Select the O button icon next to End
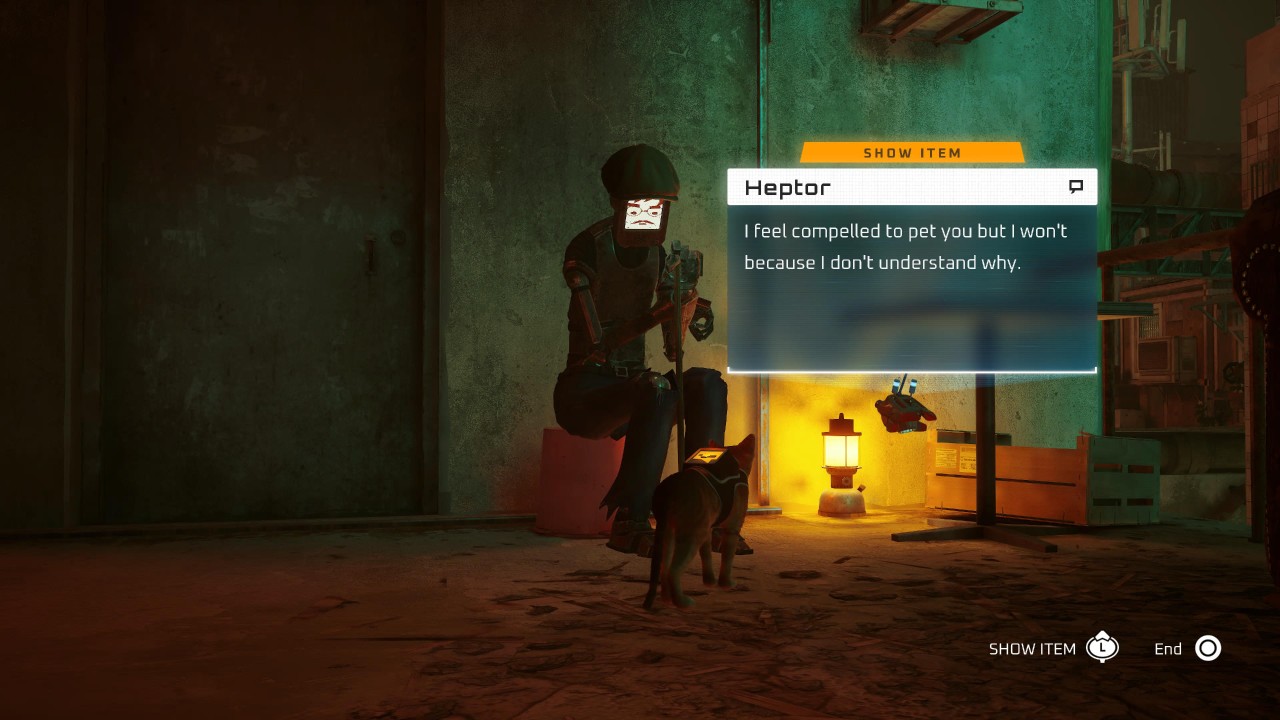Viewport: 1280px width, 720px height. pos(1208,648)
